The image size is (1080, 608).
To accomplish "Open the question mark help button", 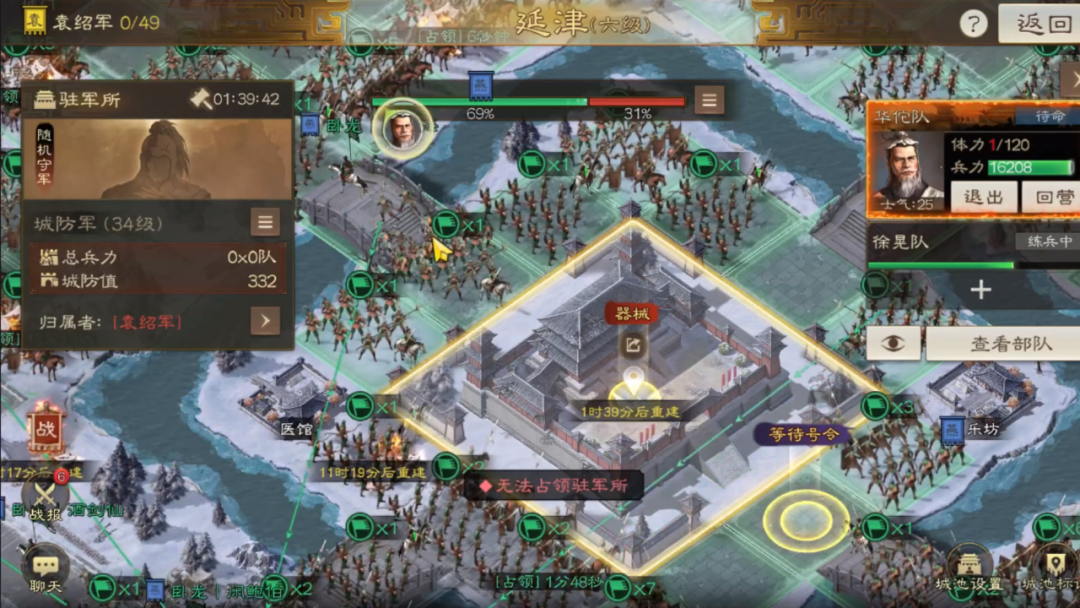I will tap(973, 24).
